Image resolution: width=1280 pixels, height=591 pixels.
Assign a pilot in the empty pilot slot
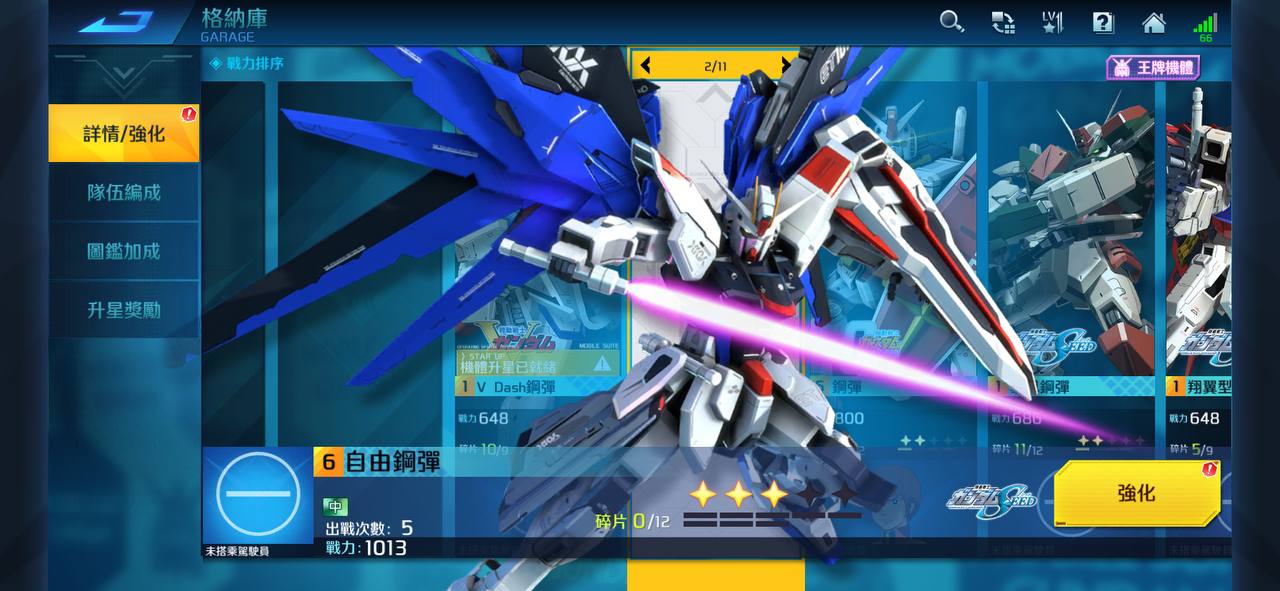coord(258,495)
